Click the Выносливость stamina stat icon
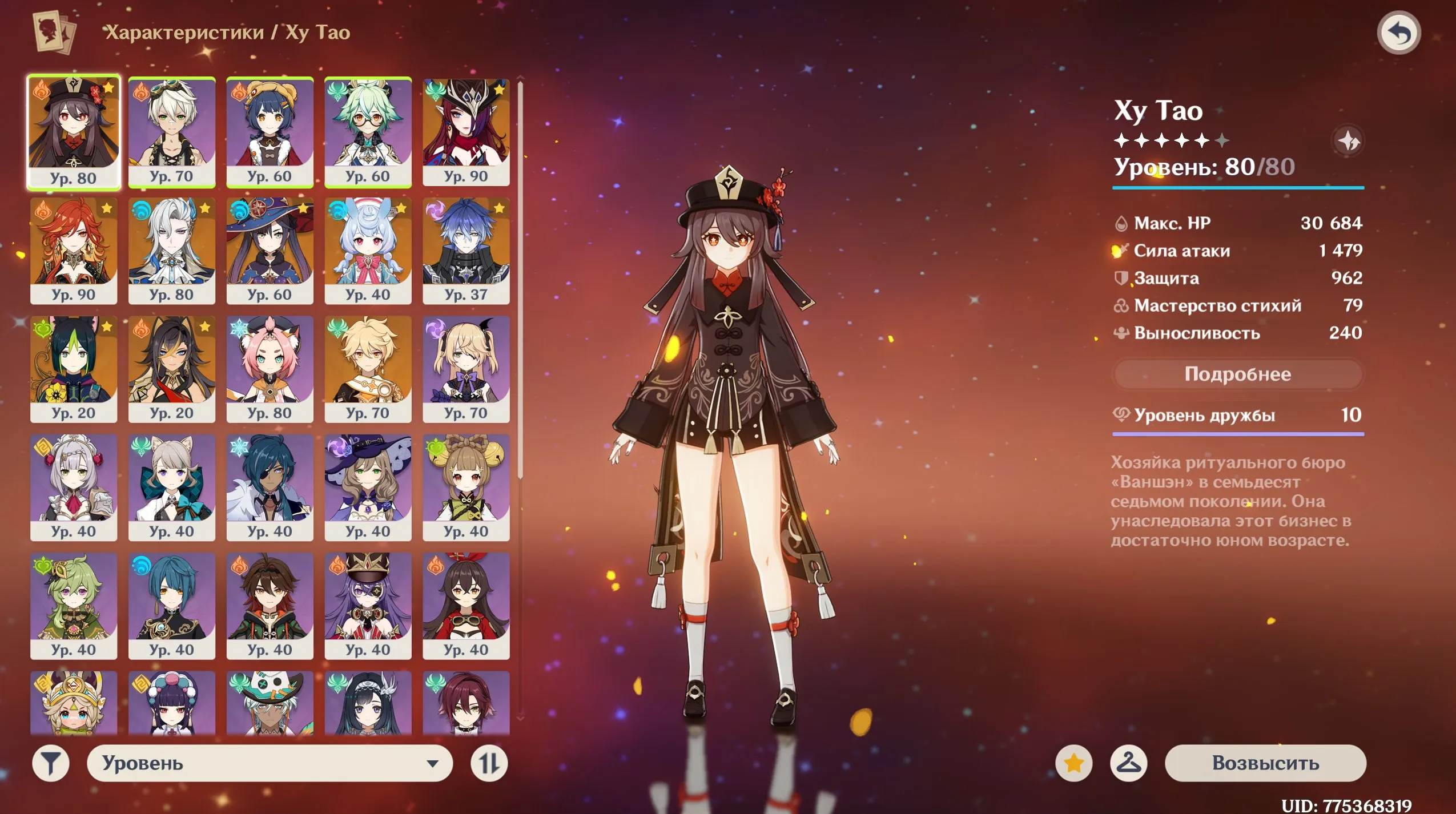 click(x=1123, y=333)
